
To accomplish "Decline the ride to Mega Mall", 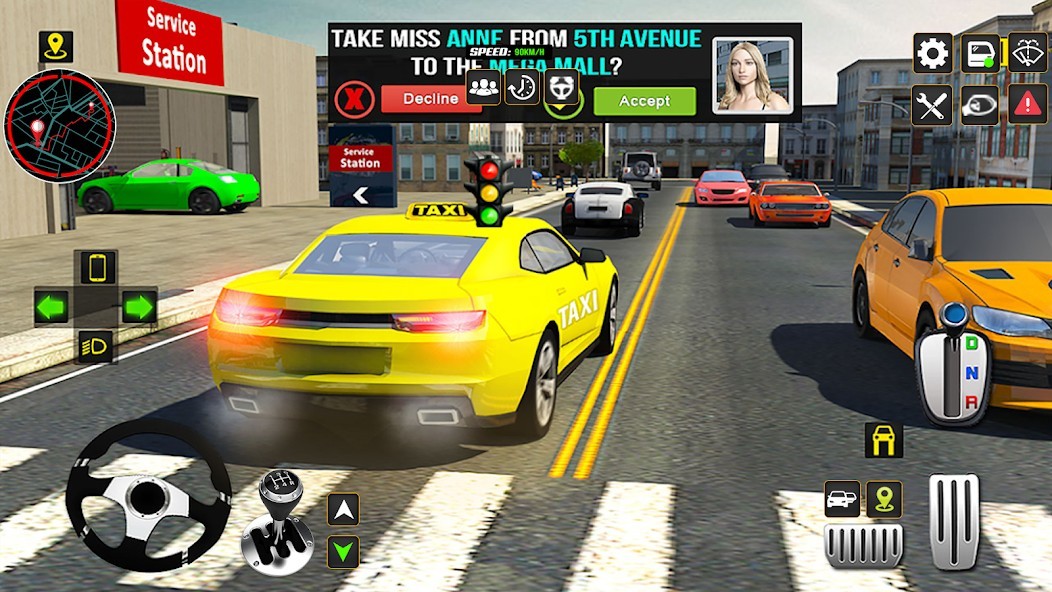I will tap(431, 99).
